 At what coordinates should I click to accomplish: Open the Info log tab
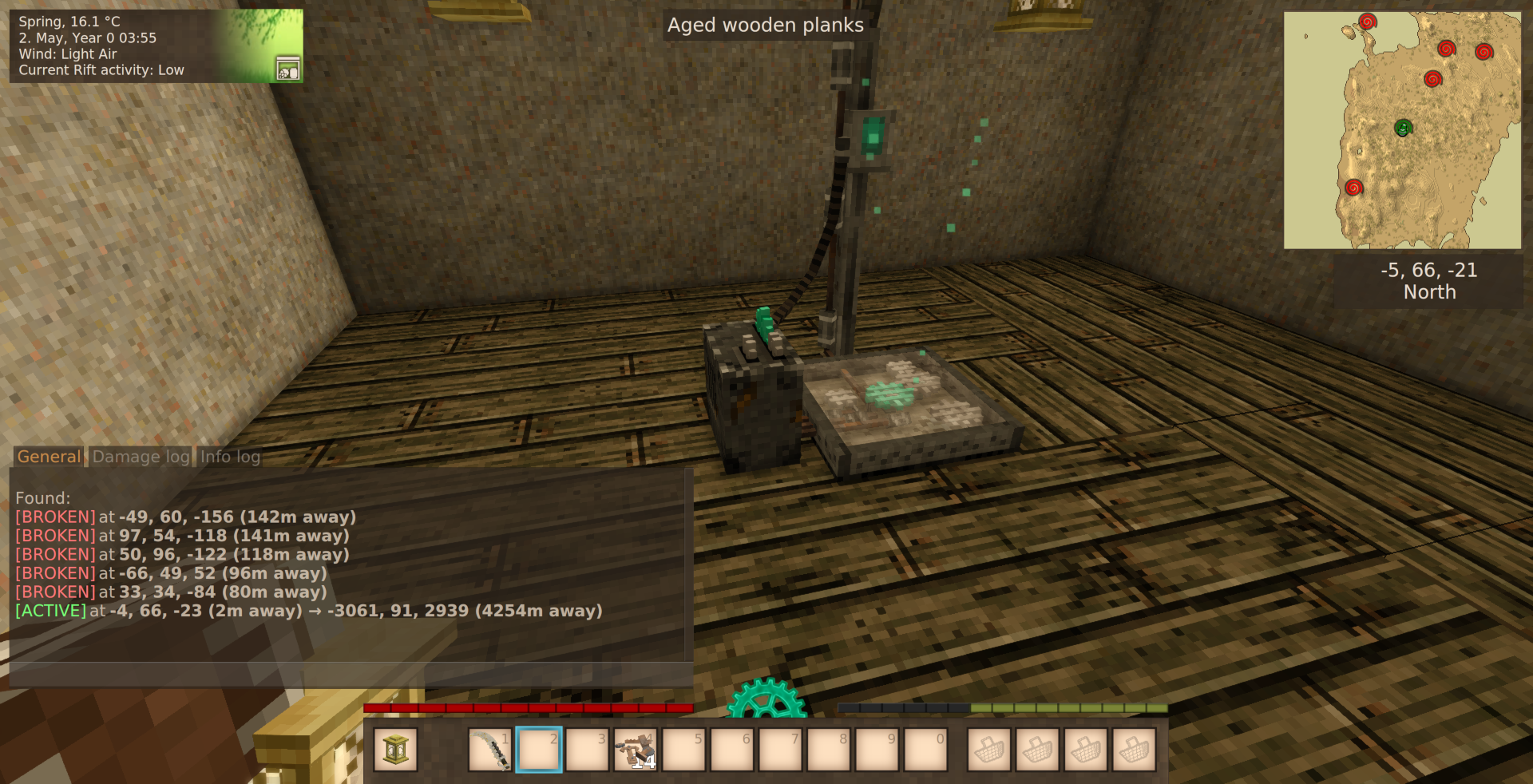[x=229, y=457]
